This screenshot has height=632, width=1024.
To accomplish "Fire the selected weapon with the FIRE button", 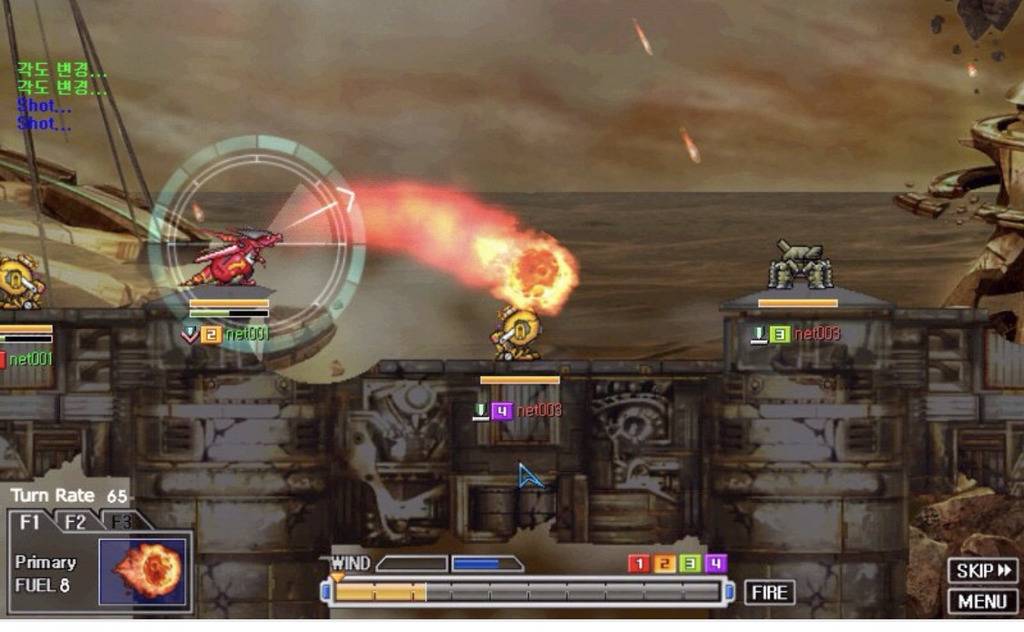I will [769, 592].
